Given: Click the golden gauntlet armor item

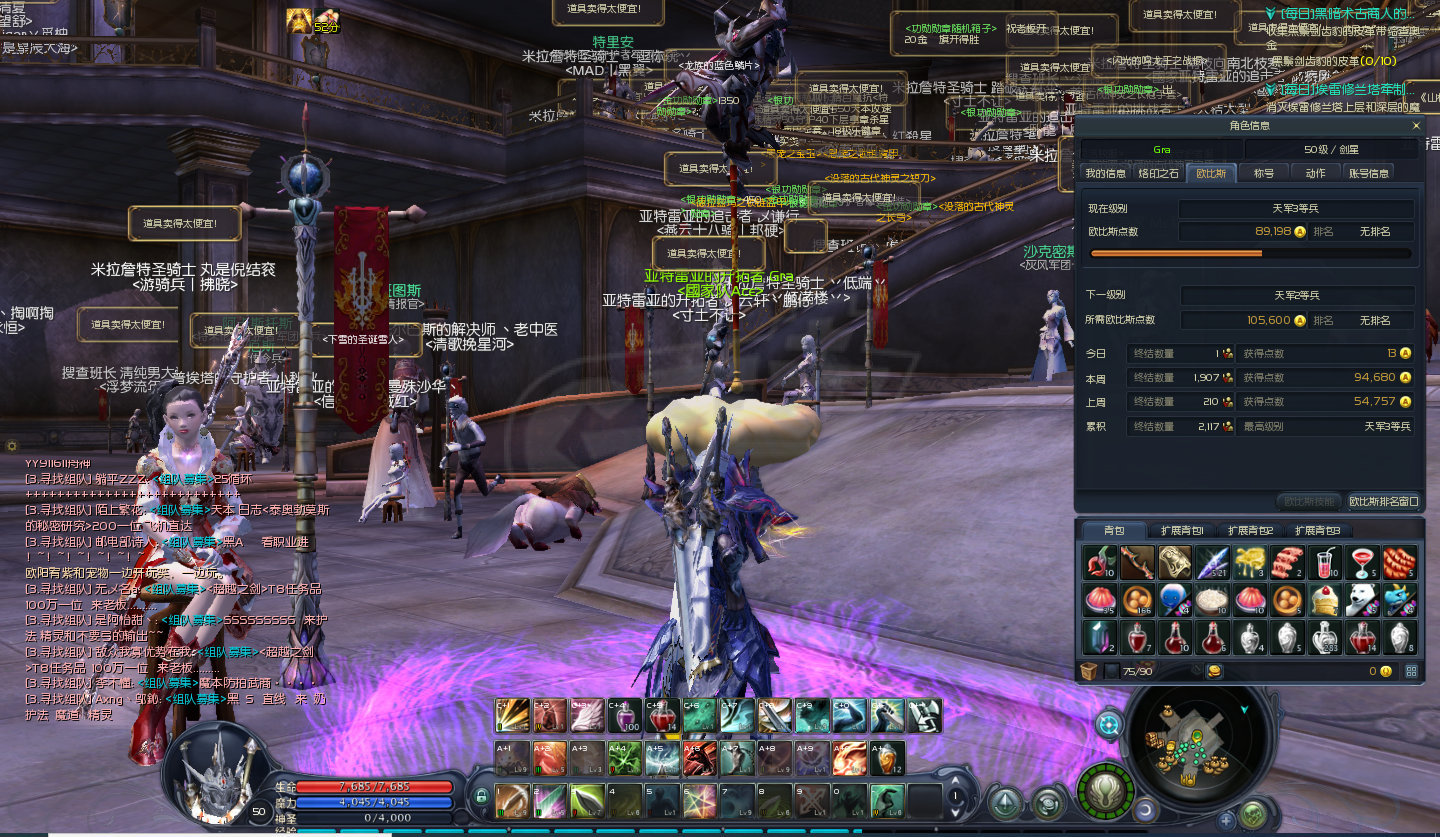Looking at the screenshot, I should [x=1175, y=563].
